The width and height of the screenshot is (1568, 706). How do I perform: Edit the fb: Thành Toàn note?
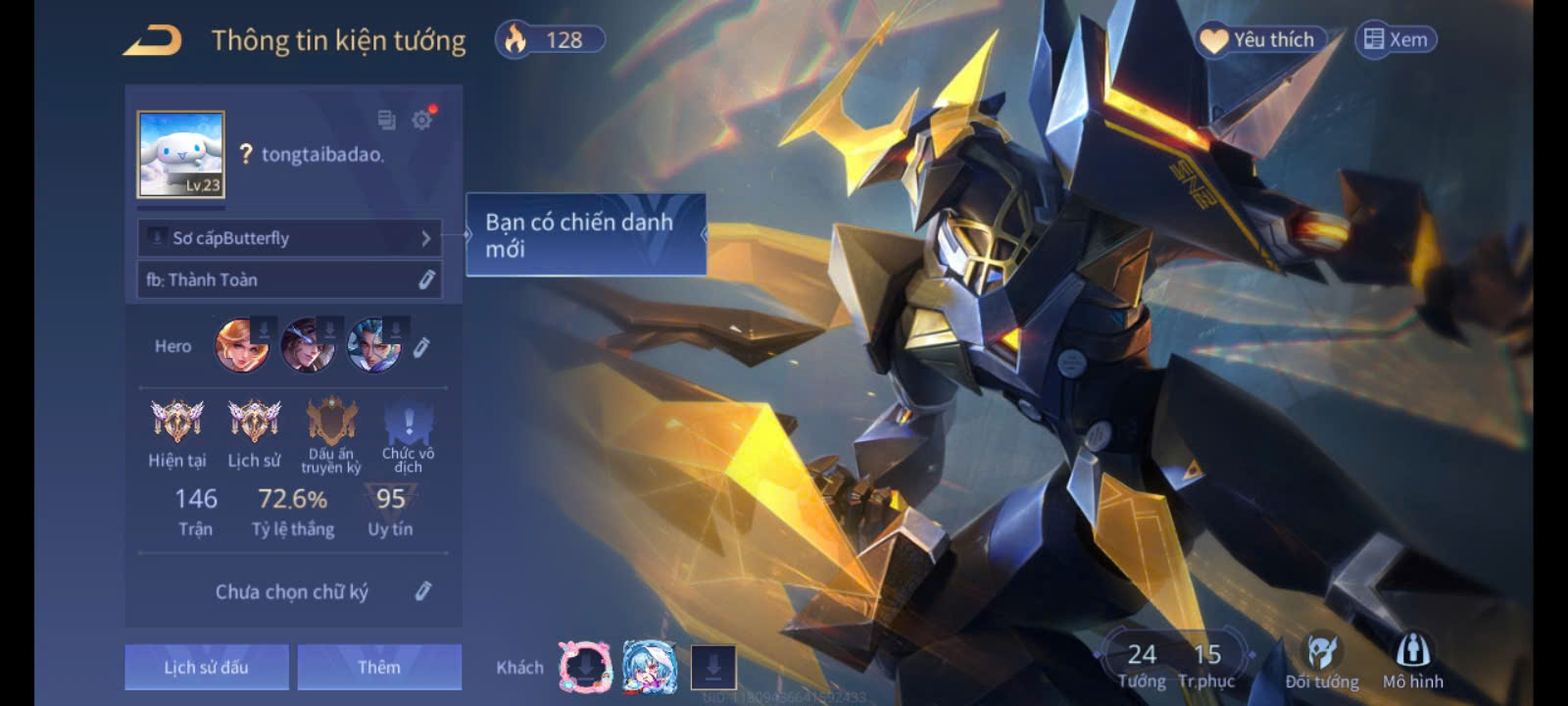(x=426, y=280)
